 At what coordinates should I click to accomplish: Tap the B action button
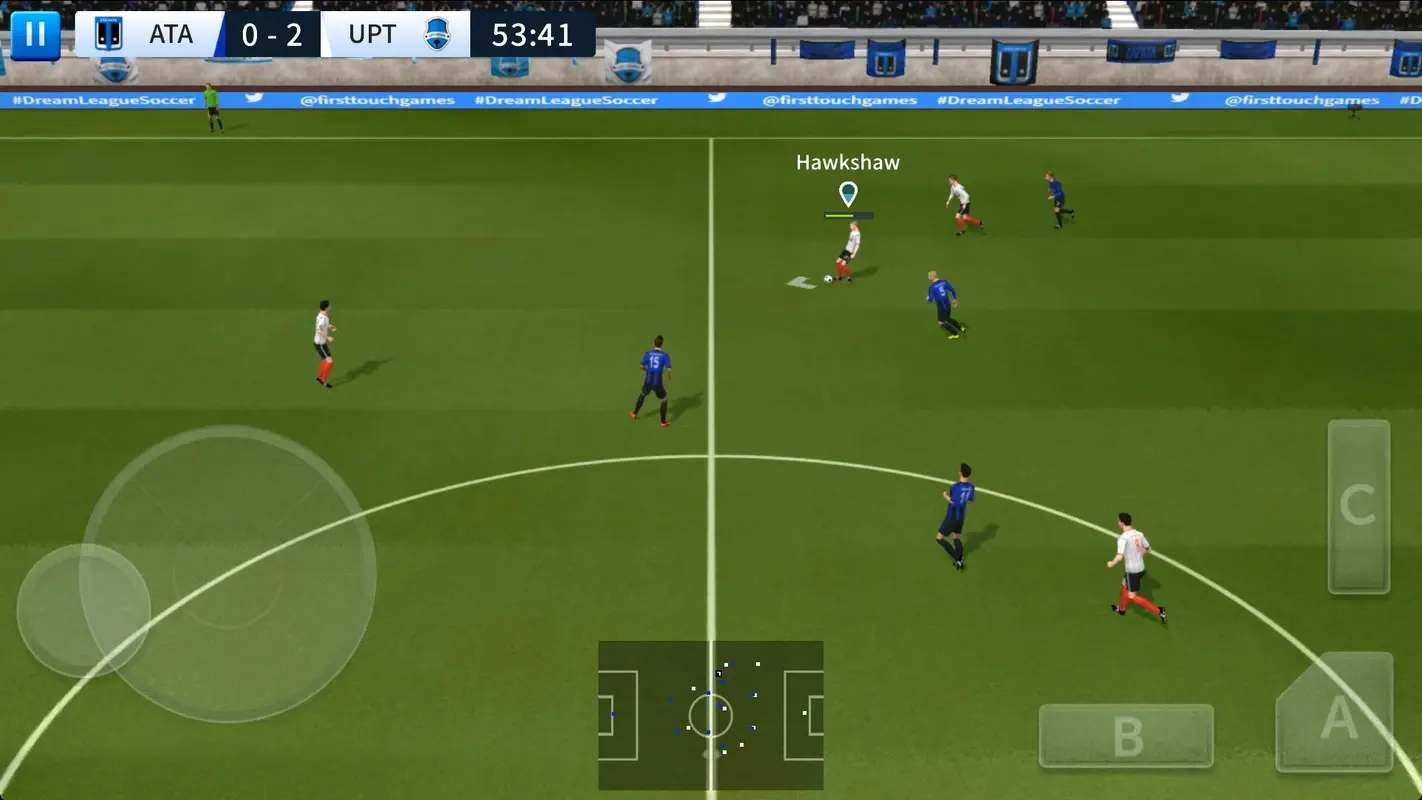pos(1126,736)
